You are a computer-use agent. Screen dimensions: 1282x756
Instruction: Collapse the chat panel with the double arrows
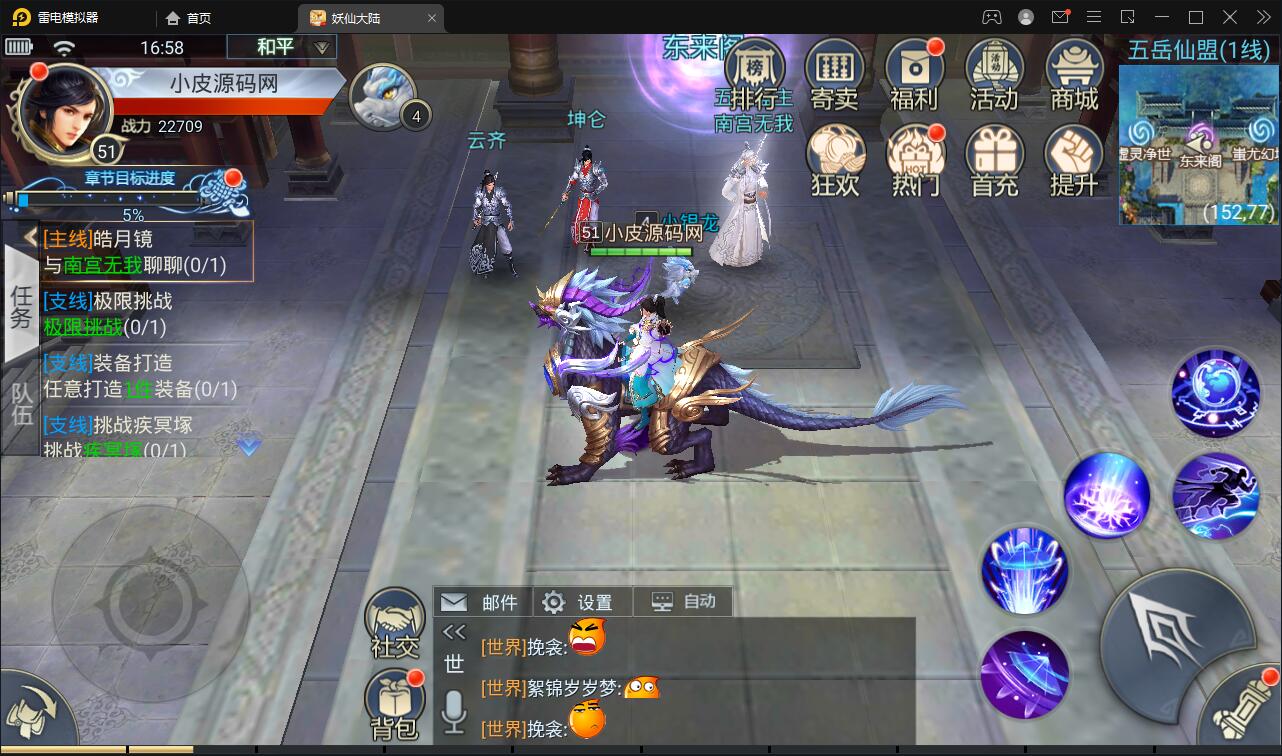coord(455,631)
